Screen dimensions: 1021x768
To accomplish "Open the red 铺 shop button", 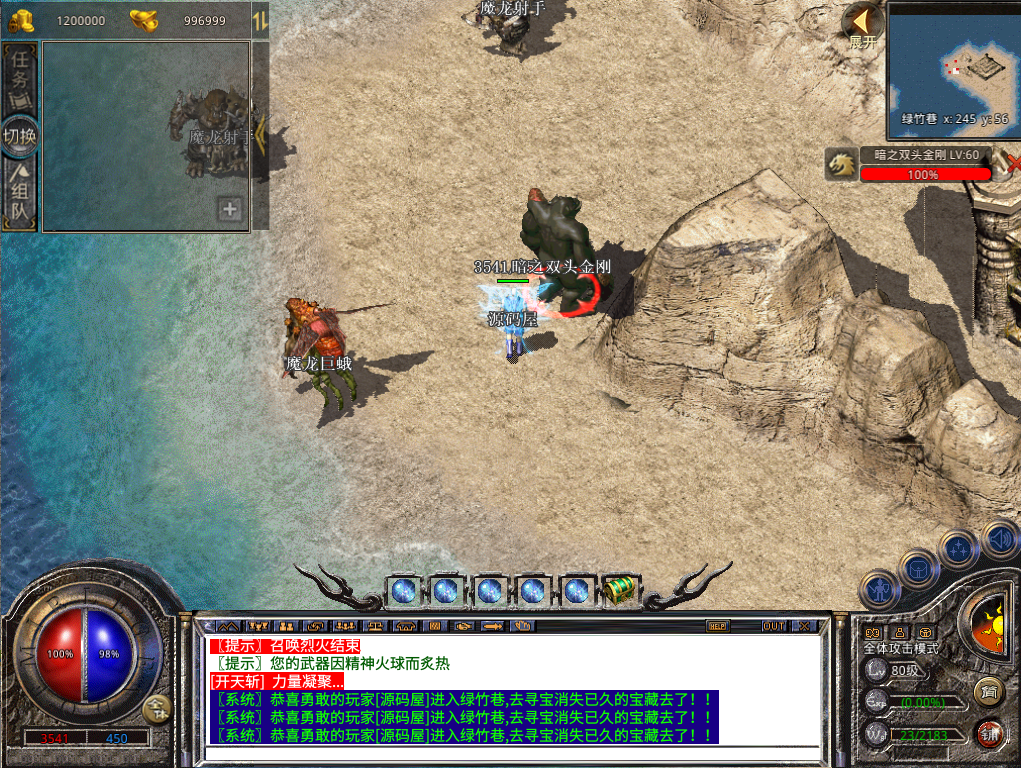I will click(990, 732).
